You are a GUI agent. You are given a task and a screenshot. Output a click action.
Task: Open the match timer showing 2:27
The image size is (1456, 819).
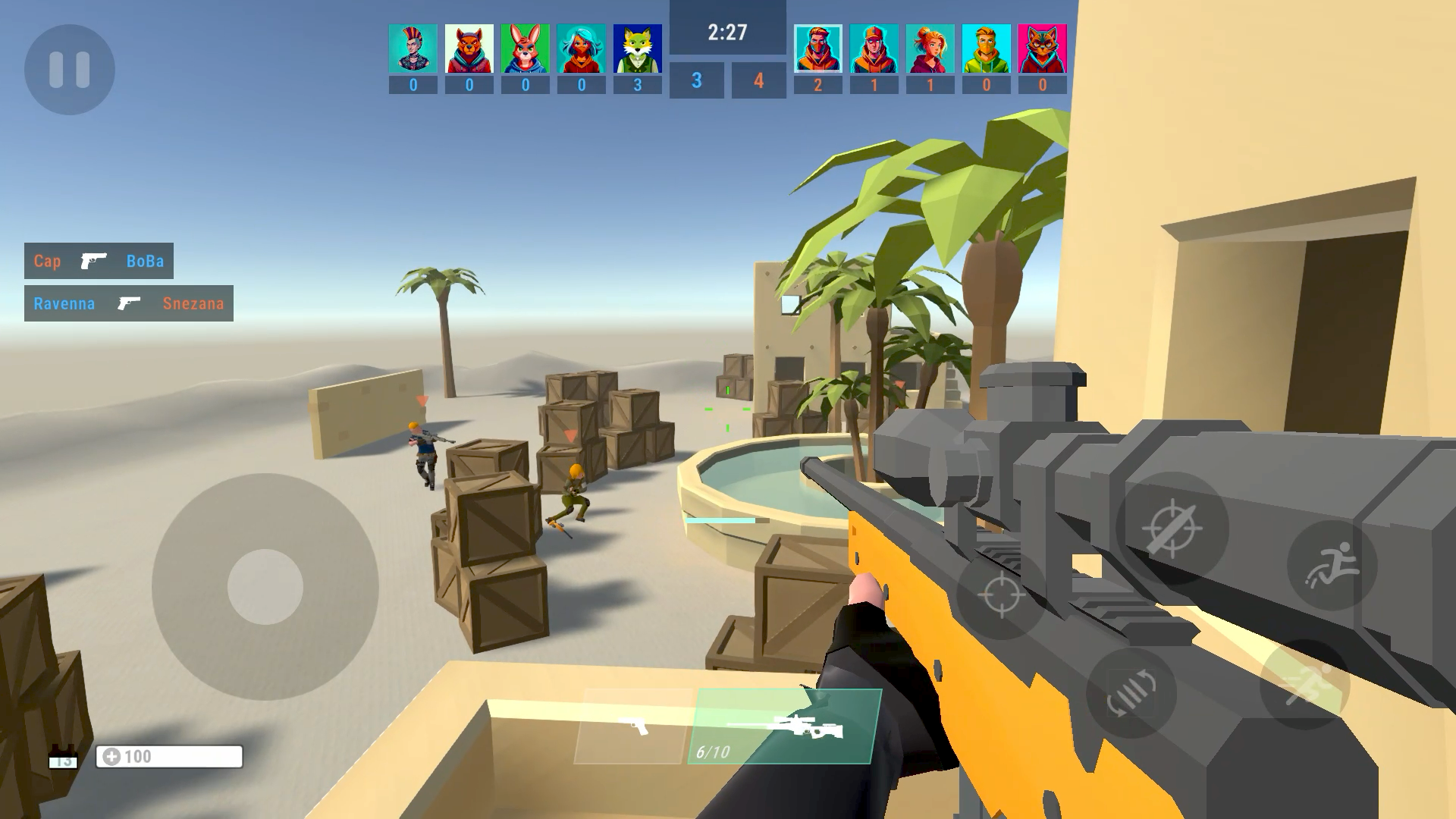click(x=726, y=32)
